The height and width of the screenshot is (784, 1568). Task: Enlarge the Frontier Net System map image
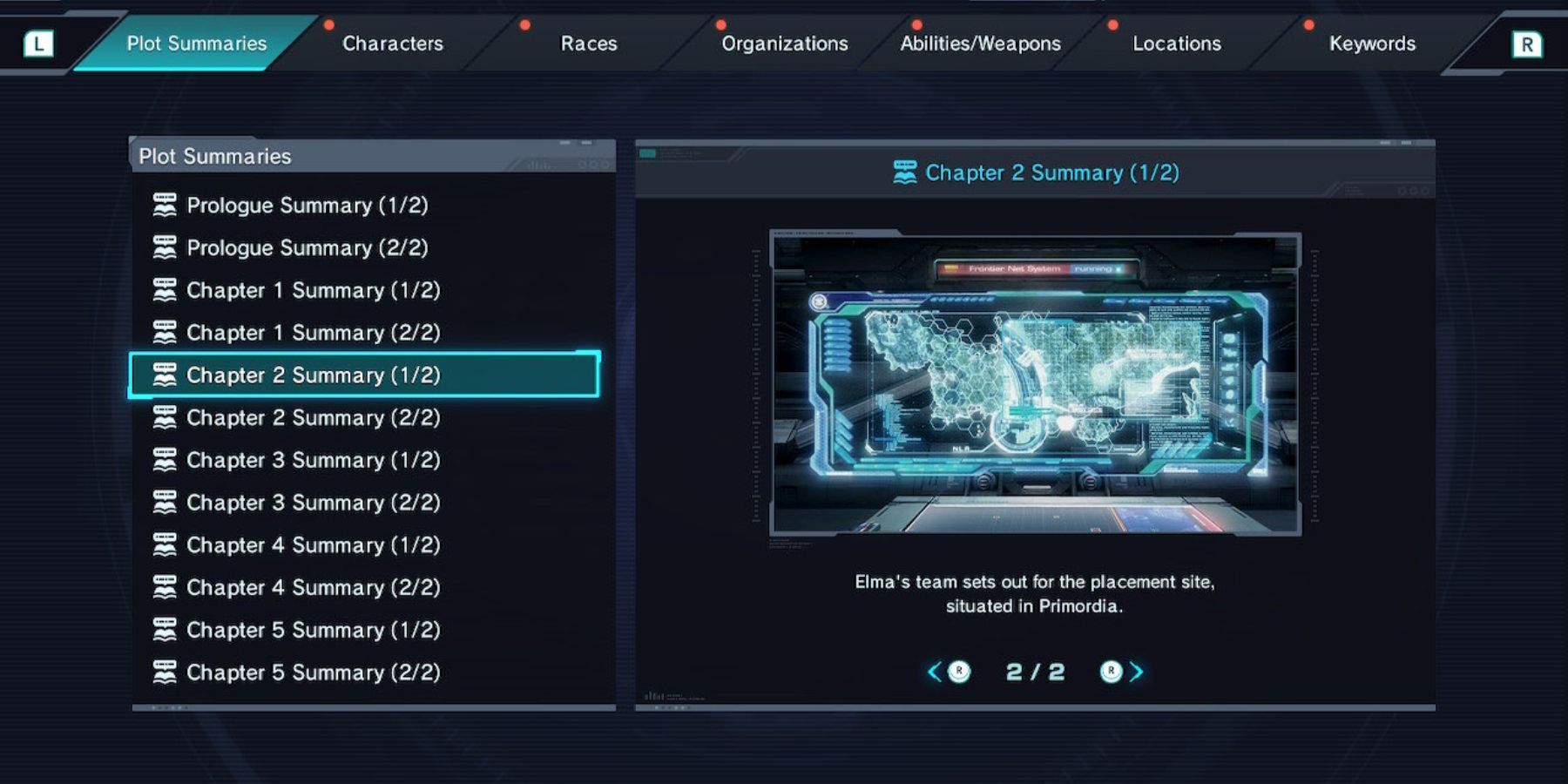(1035, 383)
